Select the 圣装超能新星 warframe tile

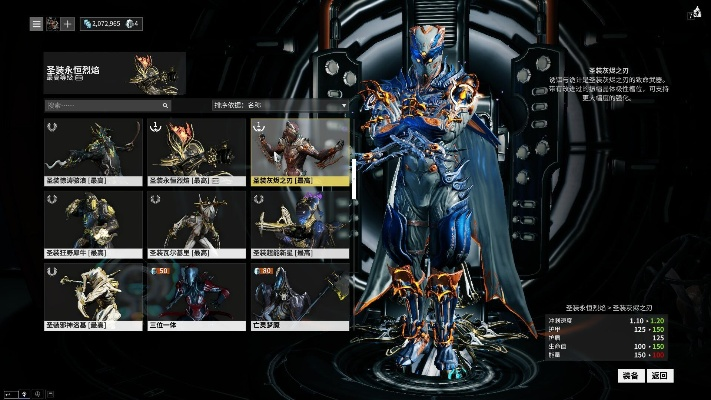300,224
